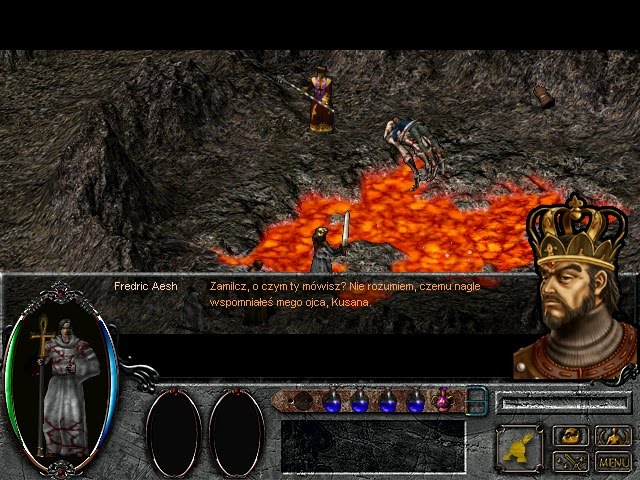This screenshot has width=640, height=480.
Task: Use the pink potion flask on belt
Action: (x=441, y=401)
